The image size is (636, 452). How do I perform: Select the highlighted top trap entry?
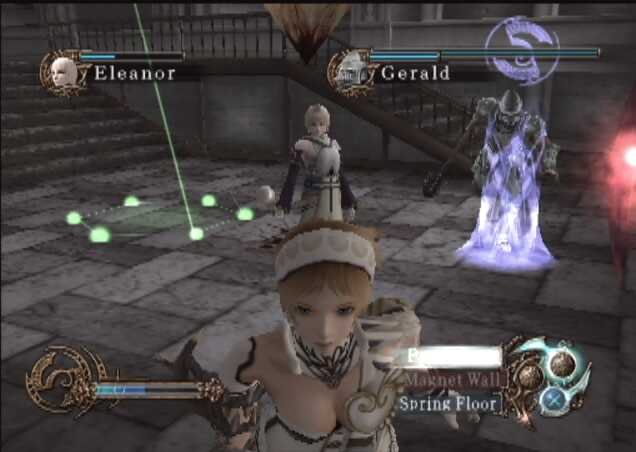coord(451,357)
